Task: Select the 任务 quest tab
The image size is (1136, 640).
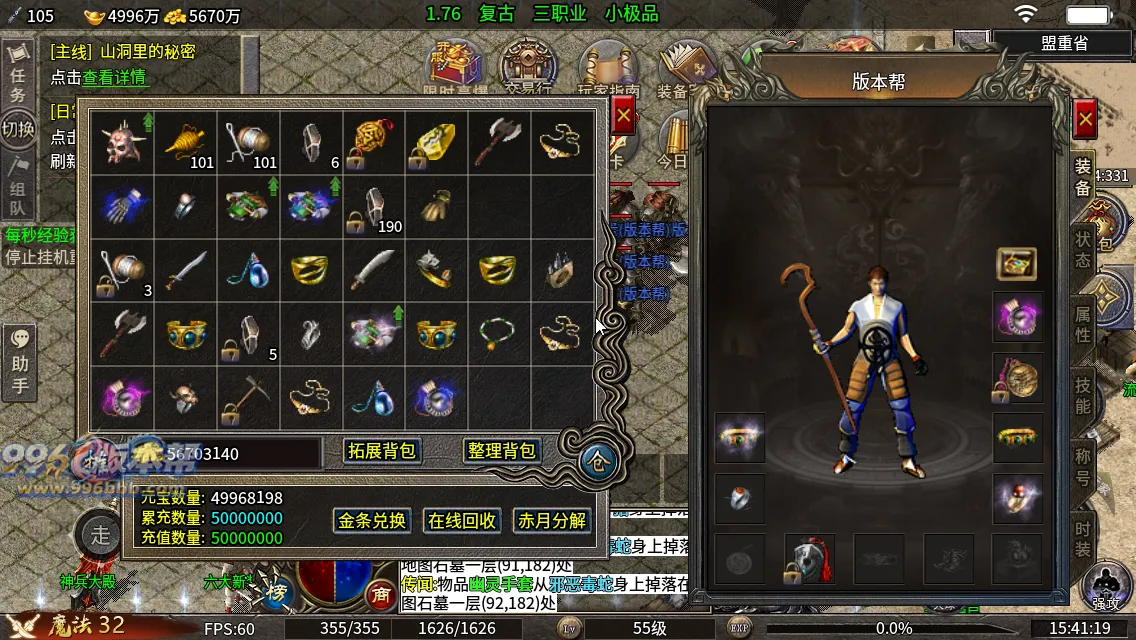Action: 18,84
